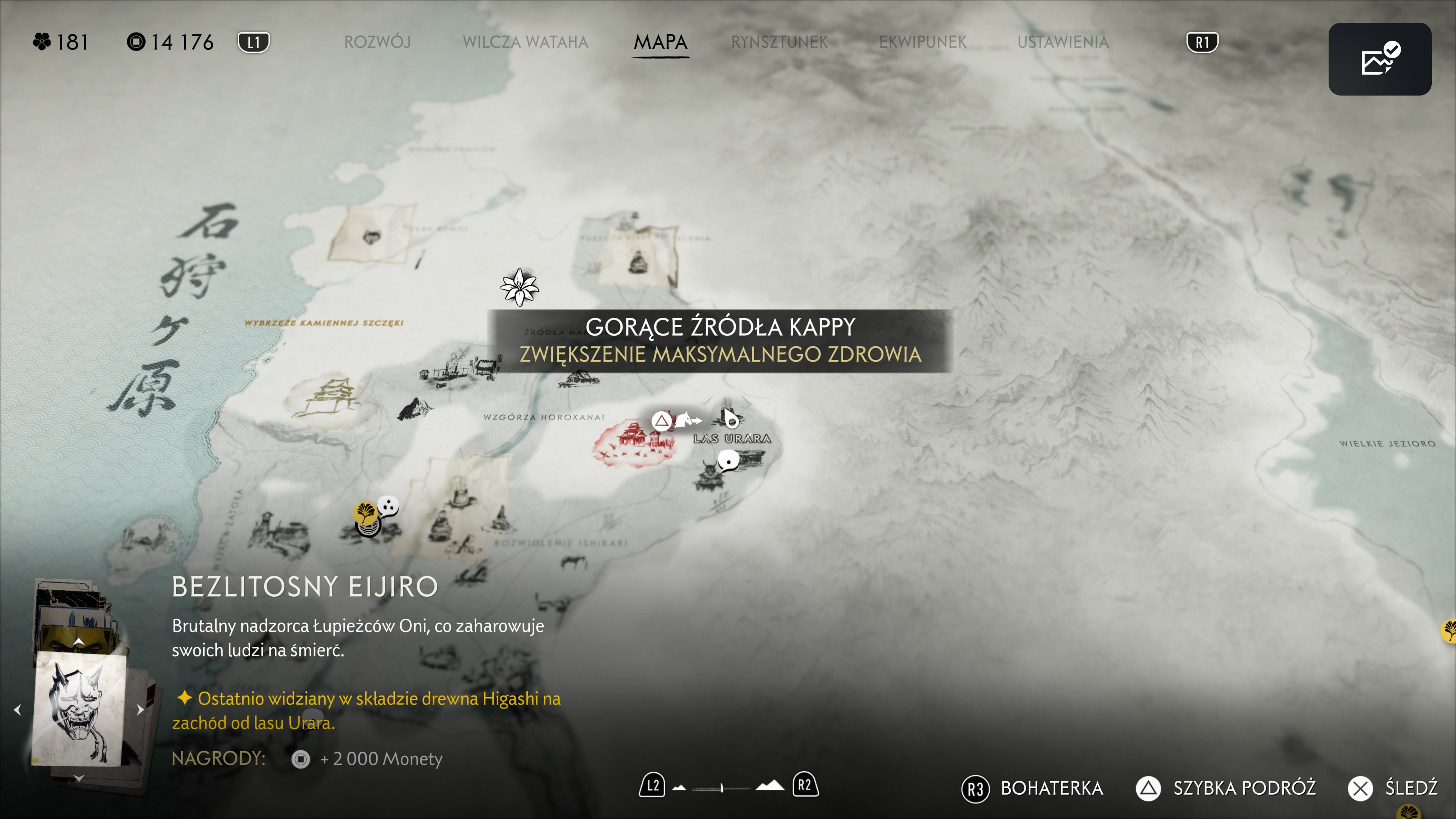
Task: Click the down arrow below the oni card
Action: 78,778
